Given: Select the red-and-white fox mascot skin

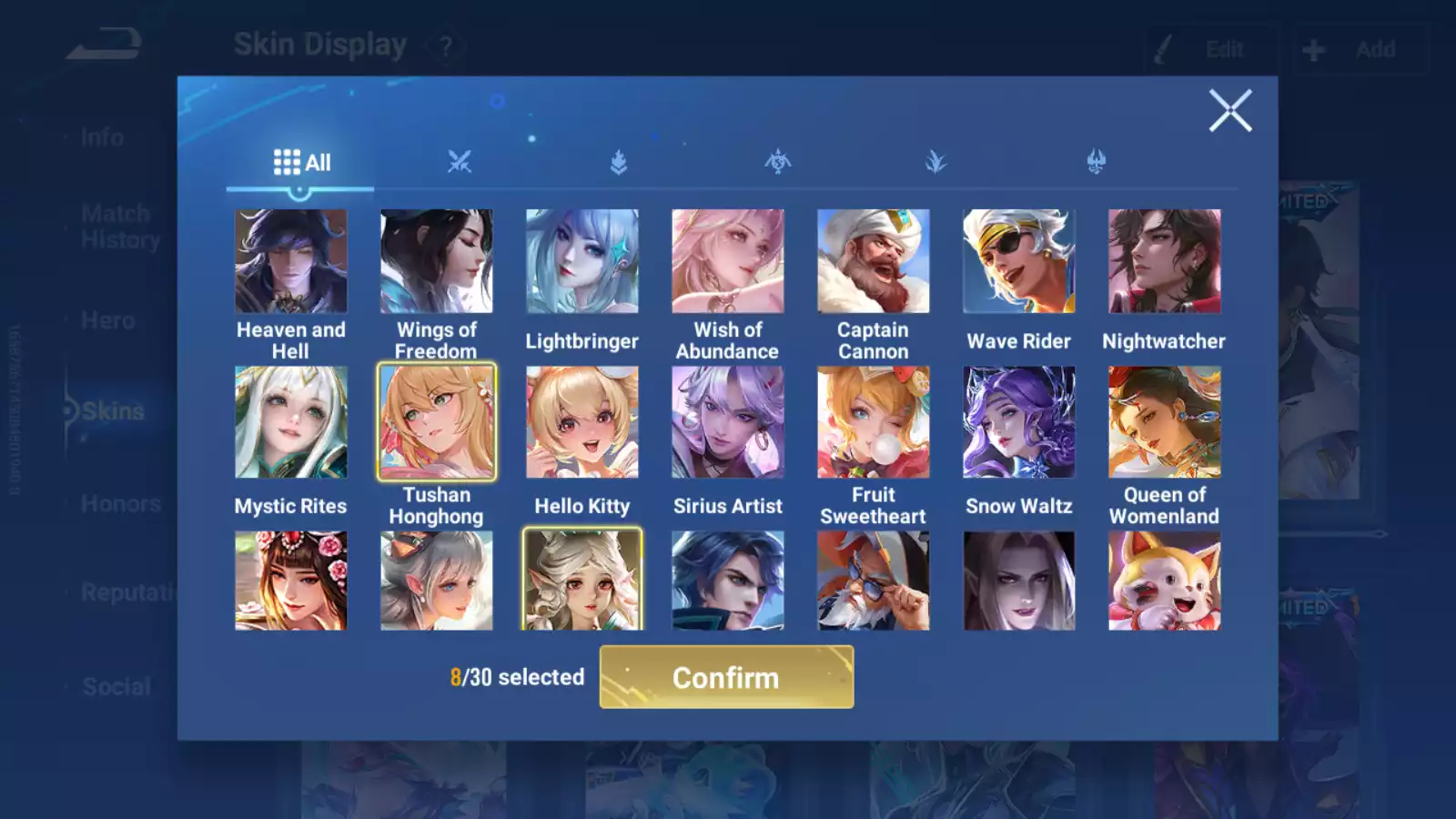Looking at the screenshot, I should tap(1164, 581).
